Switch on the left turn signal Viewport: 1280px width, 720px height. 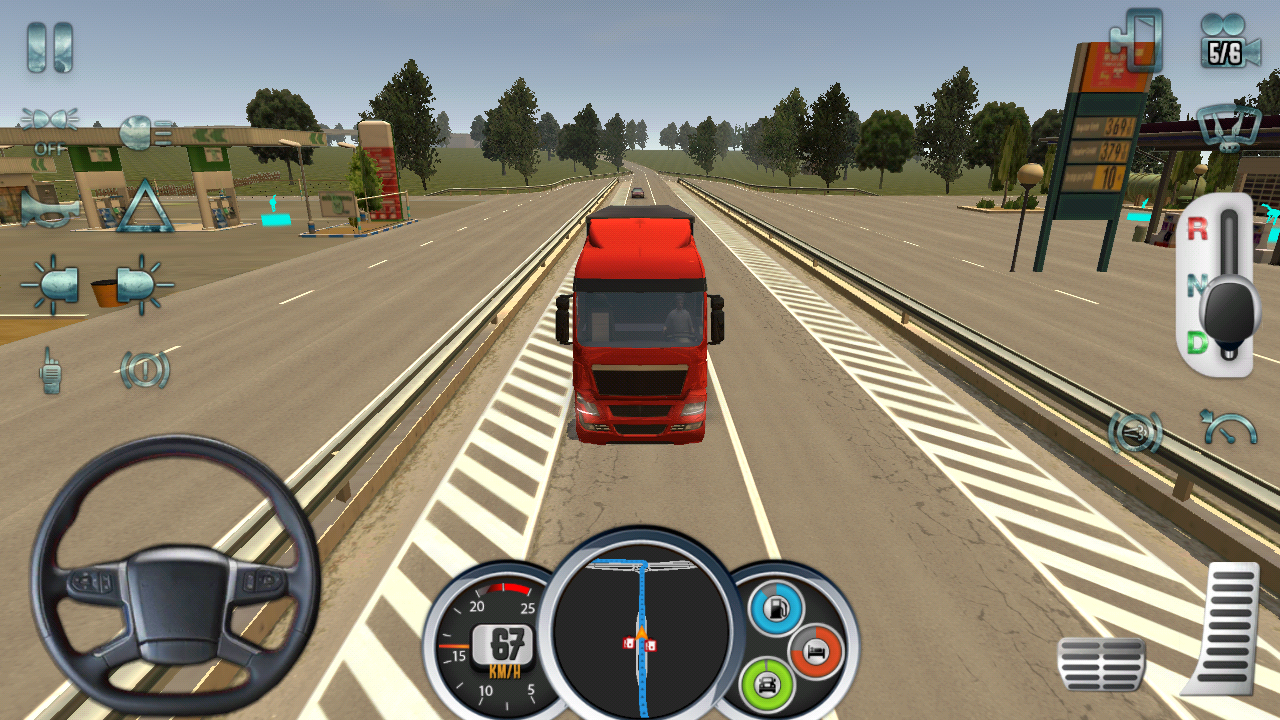point(50,284)
